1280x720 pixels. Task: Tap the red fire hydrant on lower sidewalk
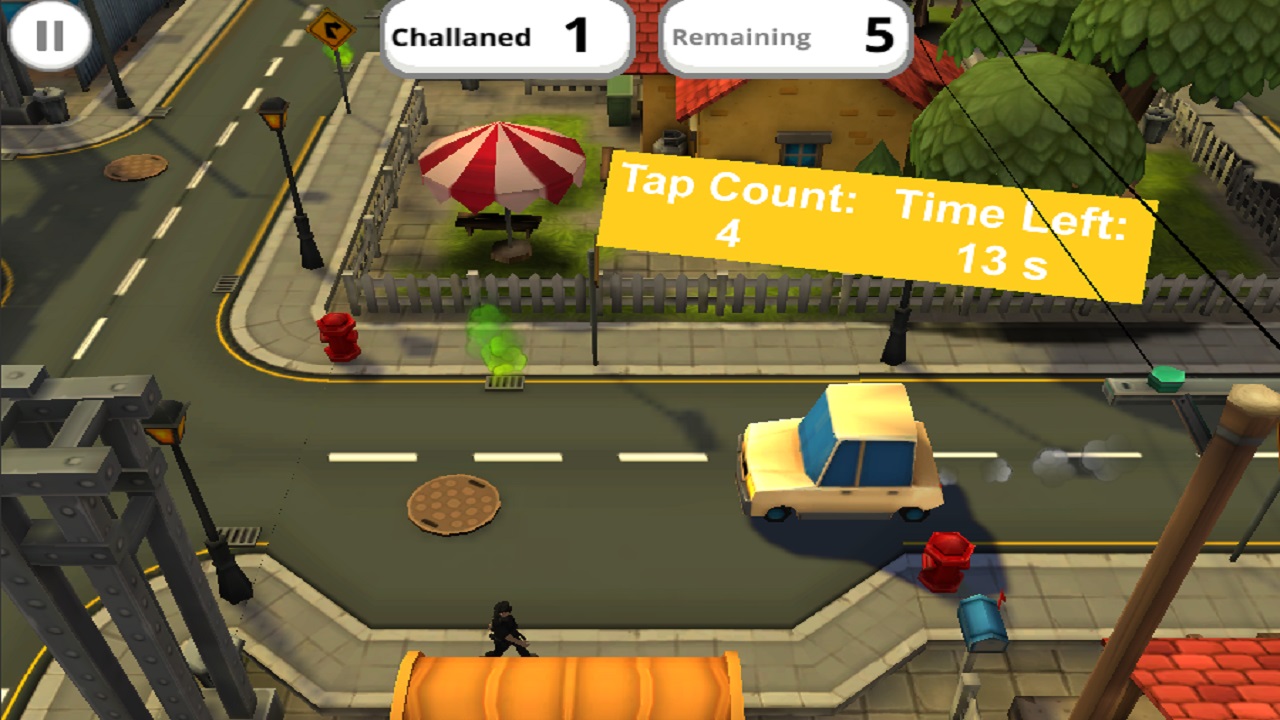pos(948,560)
